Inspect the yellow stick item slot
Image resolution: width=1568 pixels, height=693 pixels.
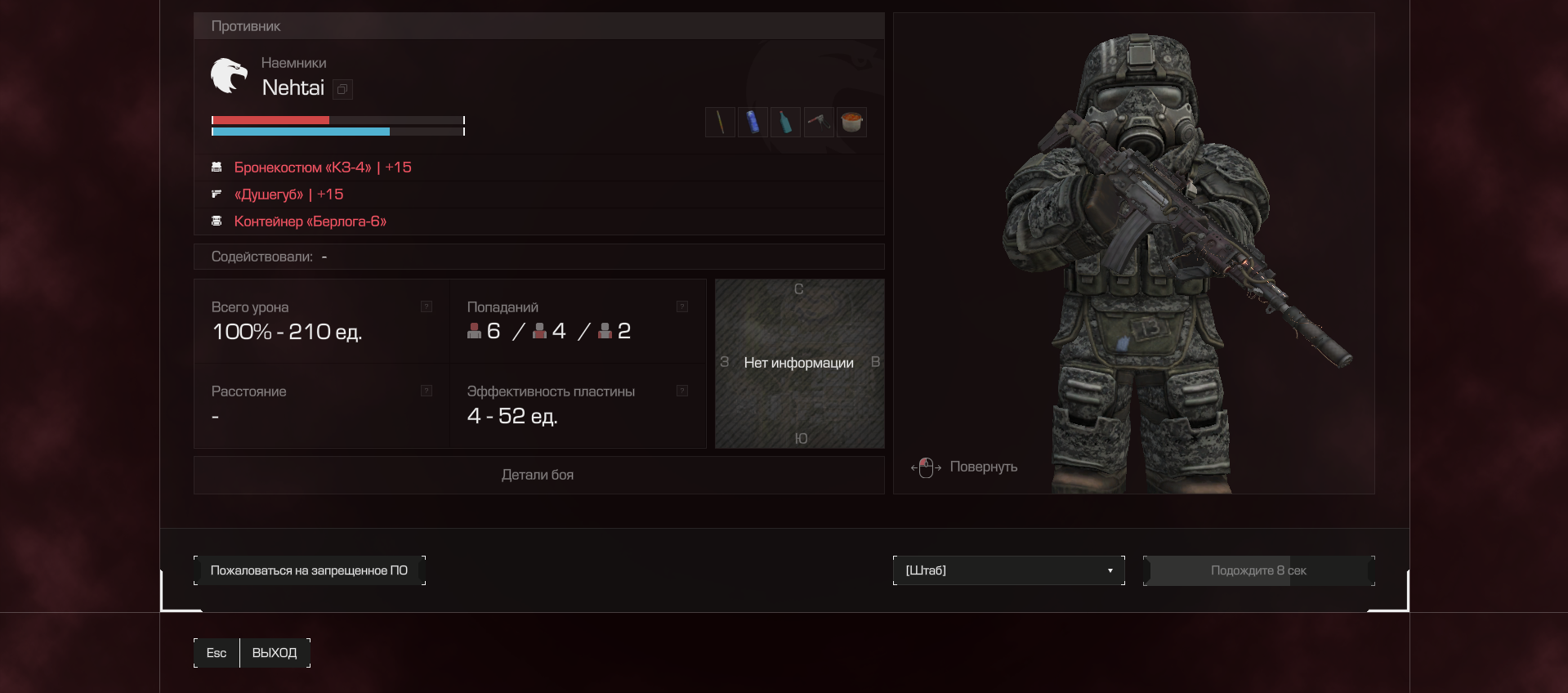(720, 123)
